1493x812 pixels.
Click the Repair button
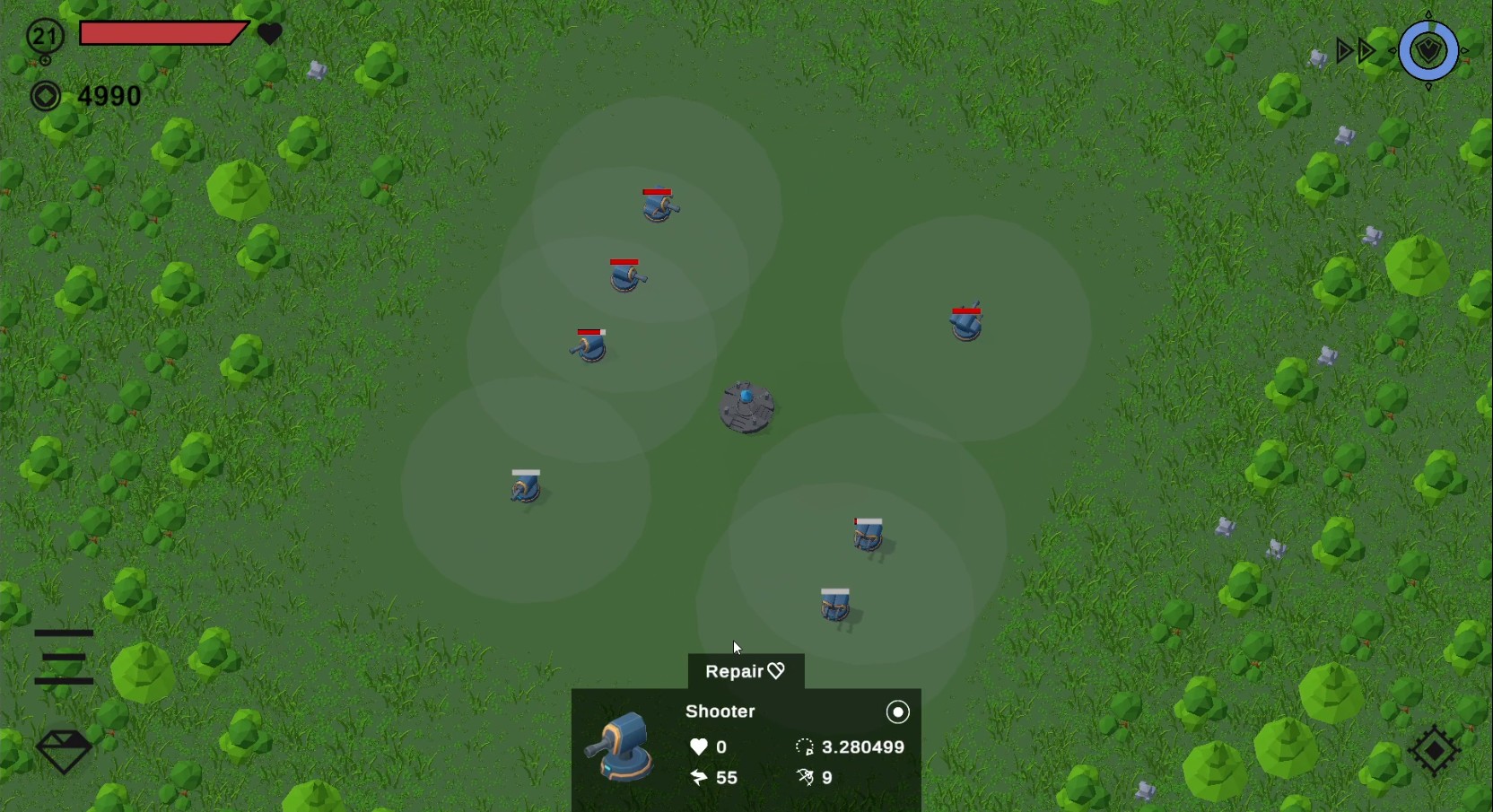pyautogui.click(x=745, y=671)
